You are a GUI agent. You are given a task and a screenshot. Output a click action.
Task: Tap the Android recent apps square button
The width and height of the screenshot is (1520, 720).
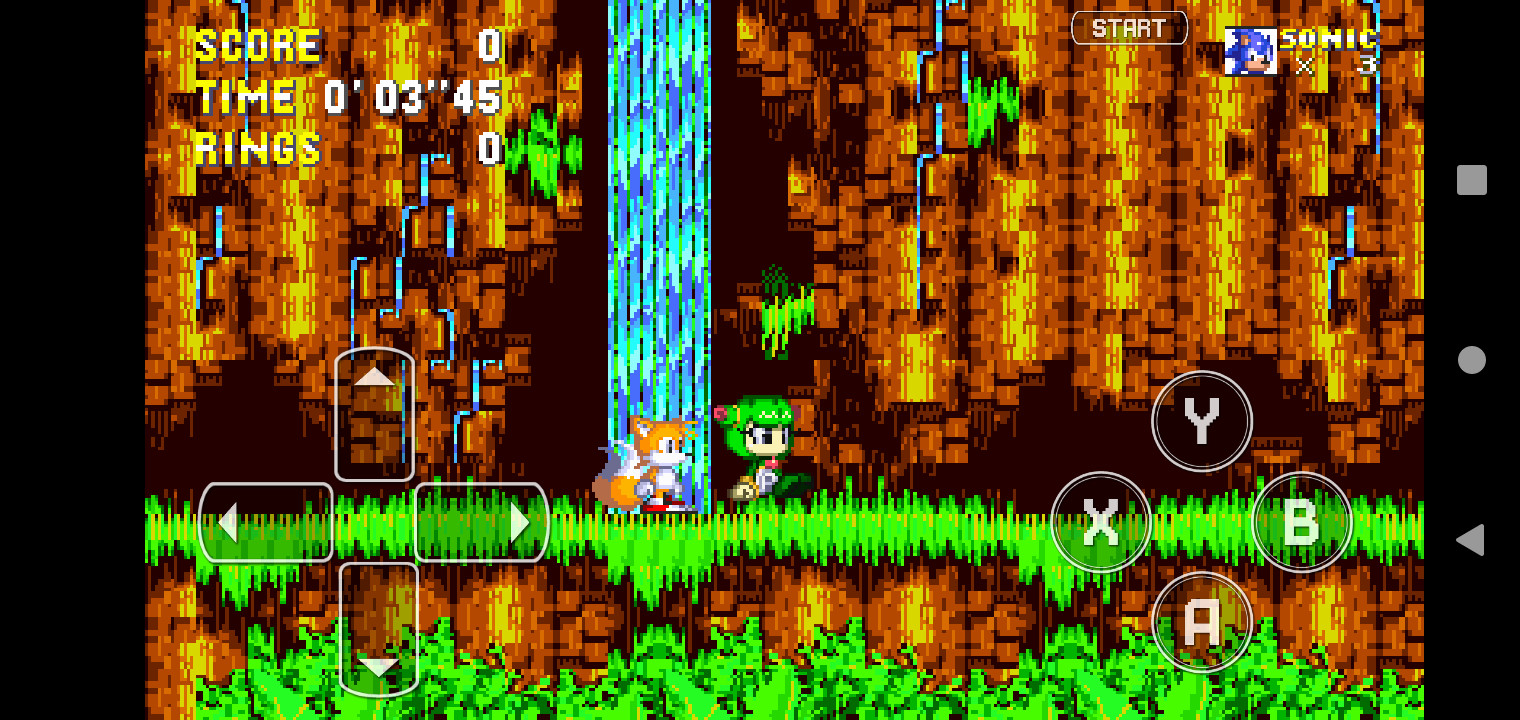[1469, 179]
